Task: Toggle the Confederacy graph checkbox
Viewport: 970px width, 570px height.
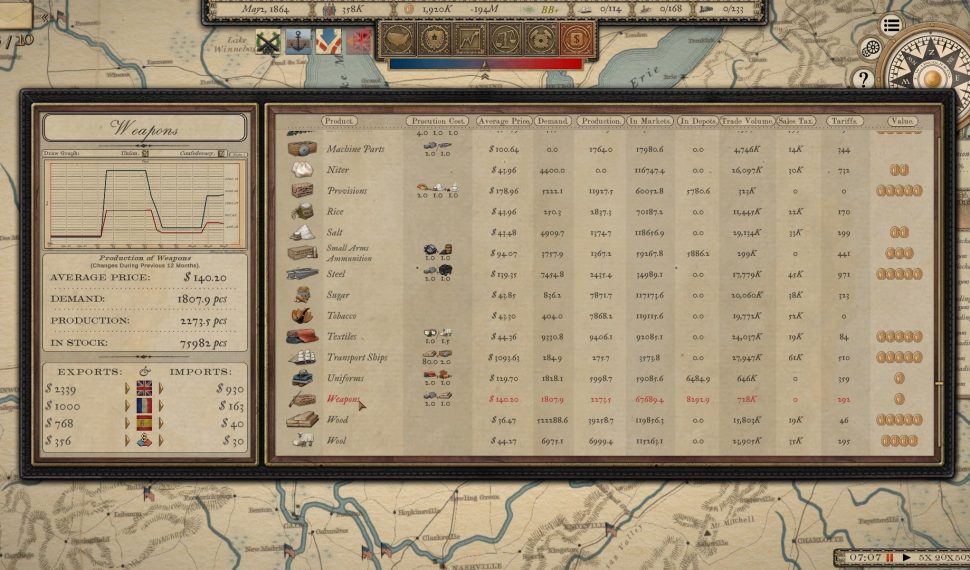Action: [220, 154]
